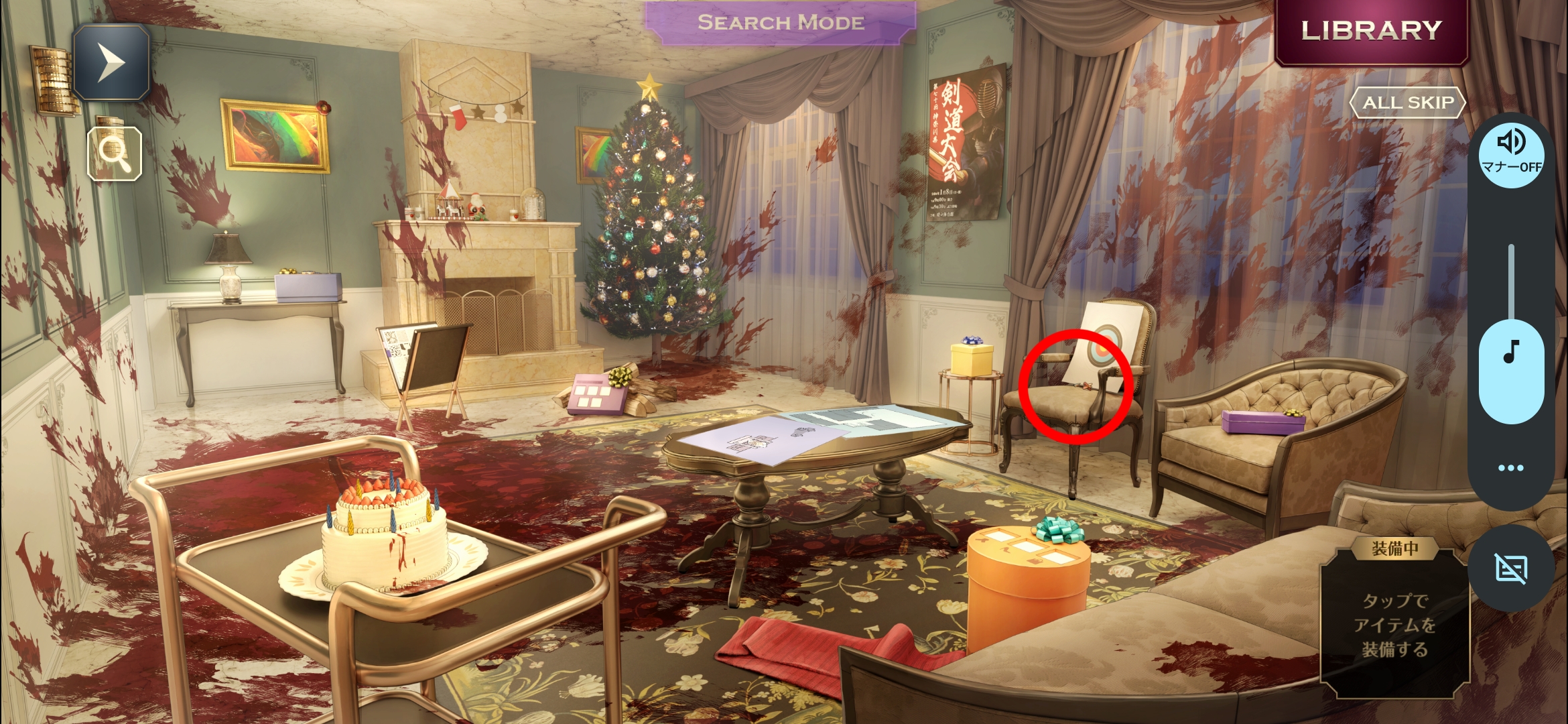Toggle the マナーOFF sound mode icon

click(1511, 152)
